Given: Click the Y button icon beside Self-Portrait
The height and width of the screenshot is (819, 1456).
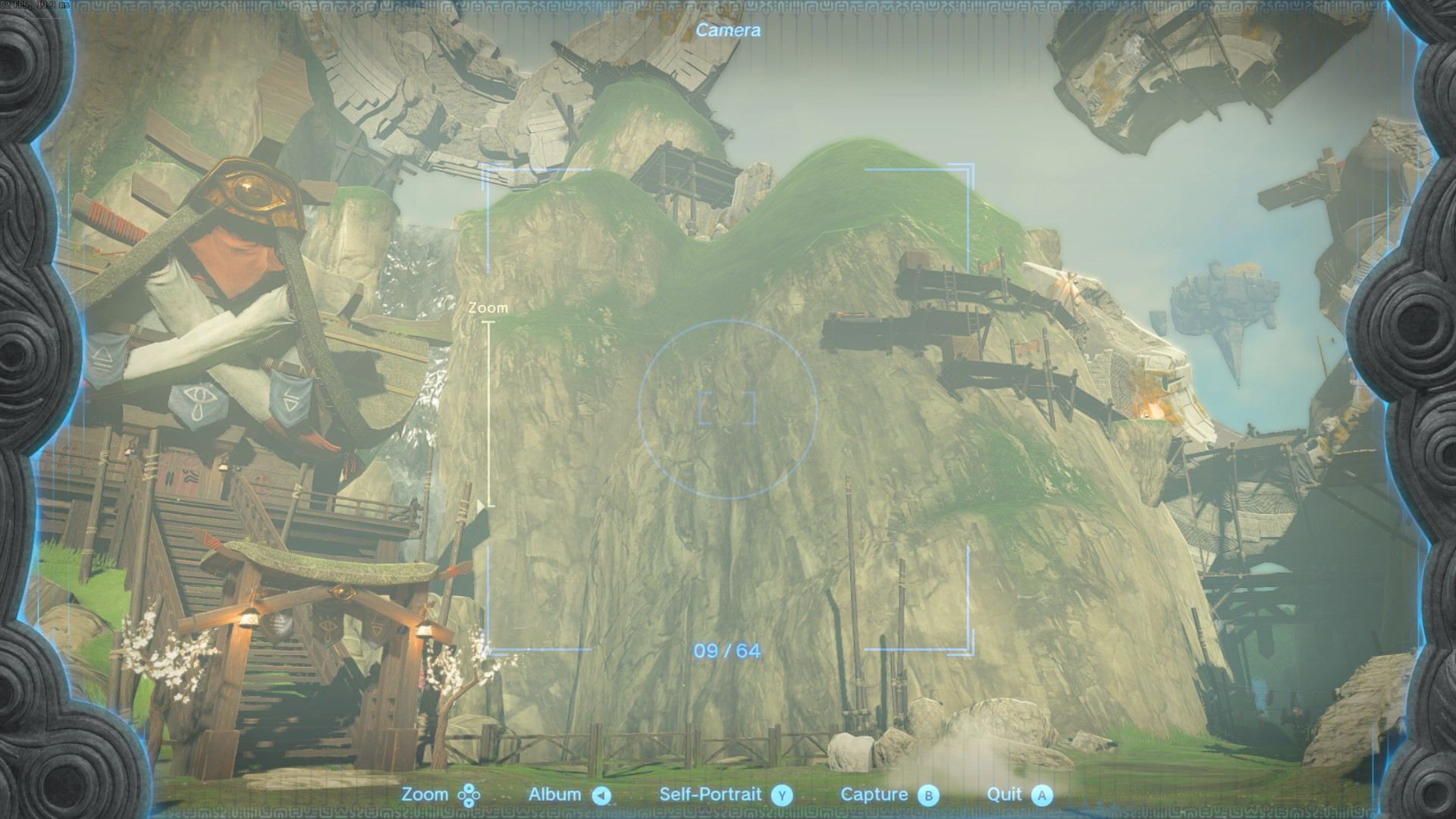Looking at the screenshot, I should point(781,795).
